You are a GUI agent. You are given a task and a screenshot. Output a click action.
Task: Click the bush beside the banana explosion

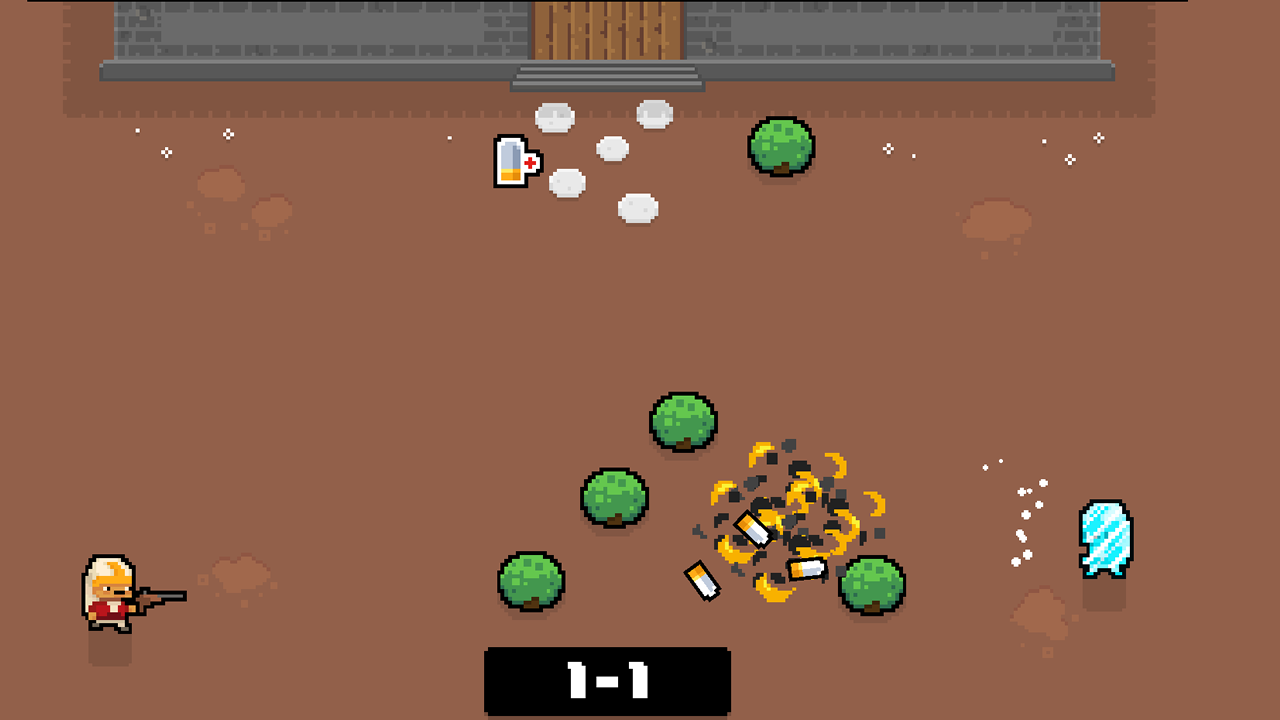click(872, 585)
